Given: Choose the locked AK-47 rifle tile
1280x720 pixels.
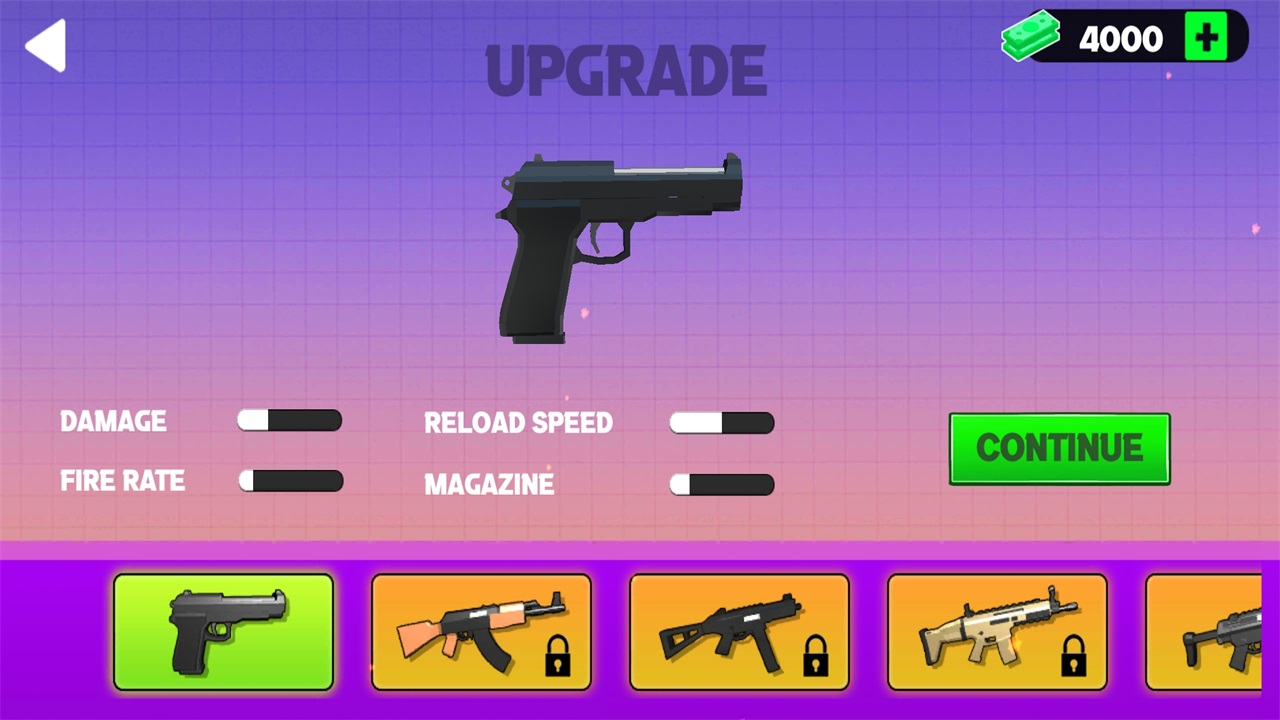Looking at the screenshot, I should coord(481,632).
